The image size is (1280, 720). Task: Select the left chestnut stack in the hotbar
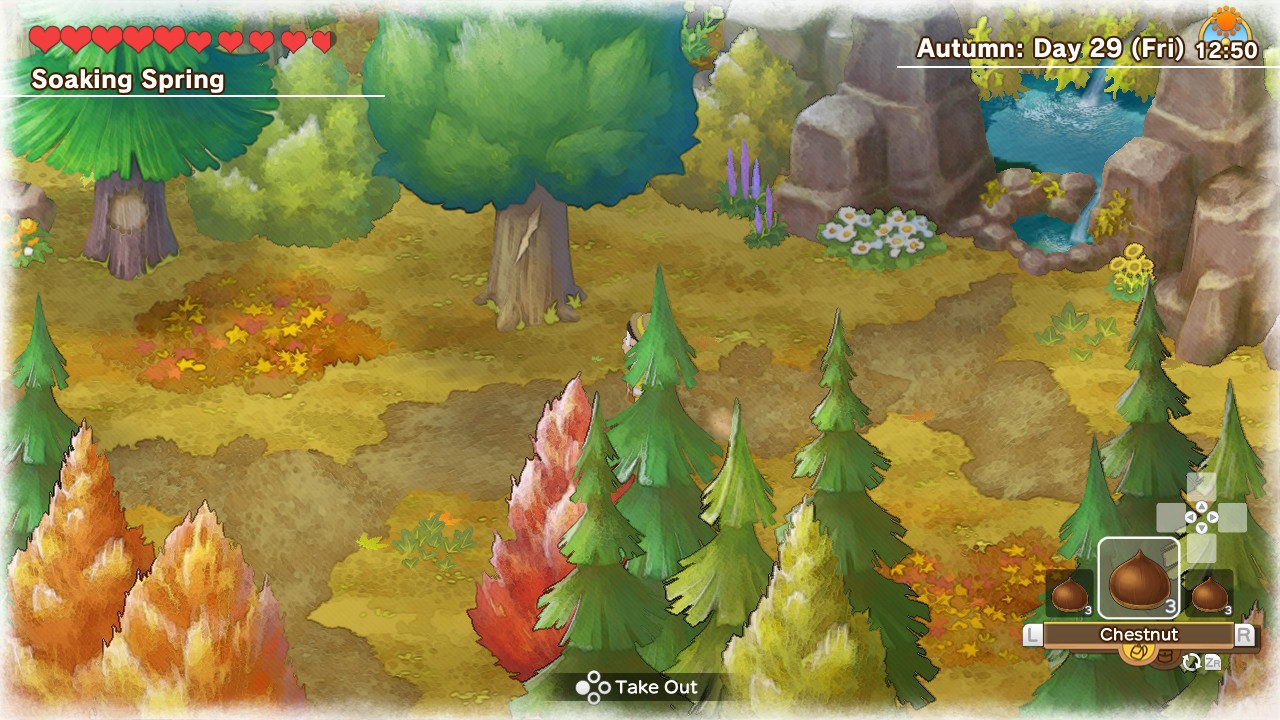(1069, 595)
